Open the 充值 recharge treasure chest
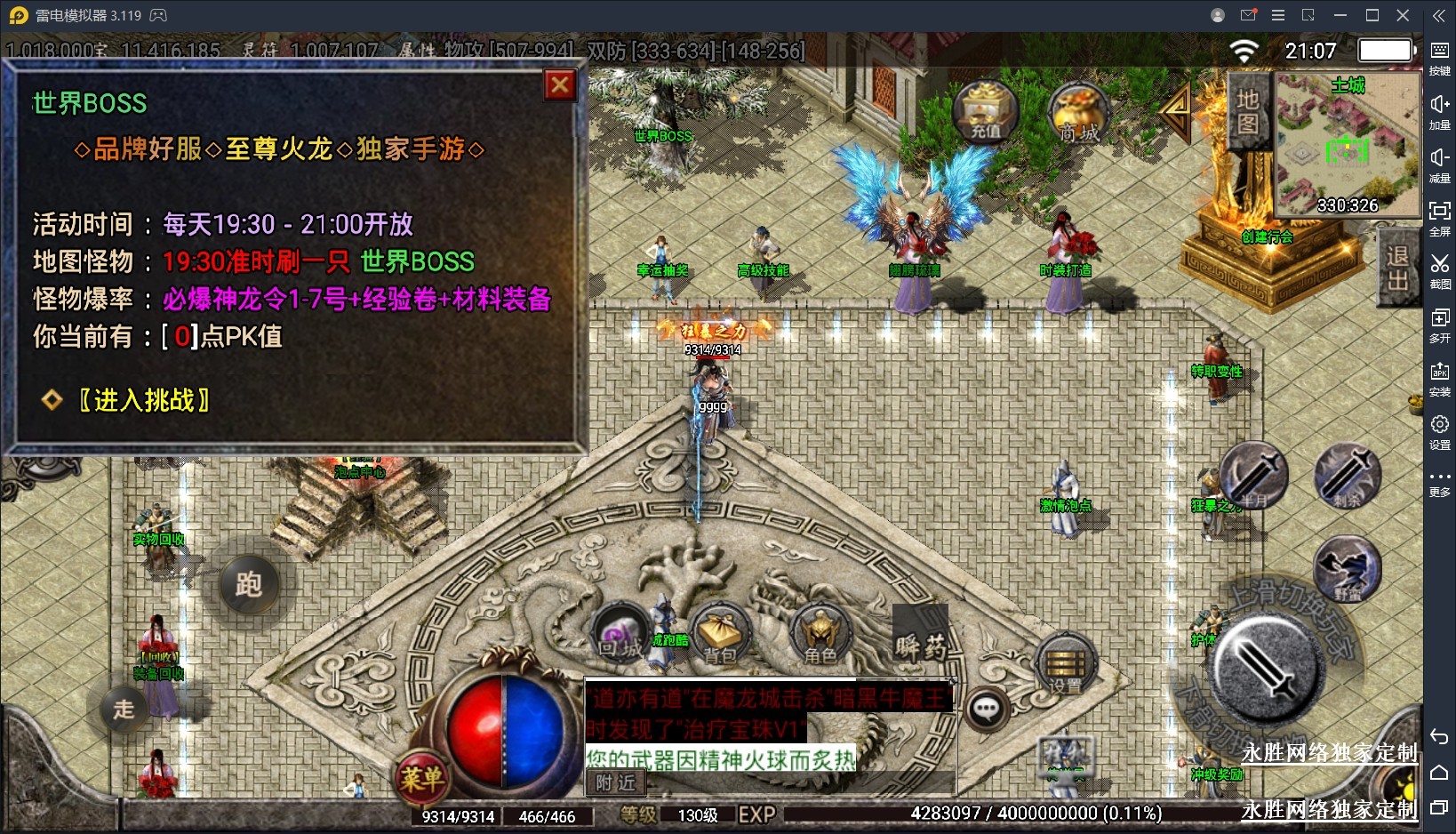This screenshot has height=834, width=1456. tap(985, 112)
